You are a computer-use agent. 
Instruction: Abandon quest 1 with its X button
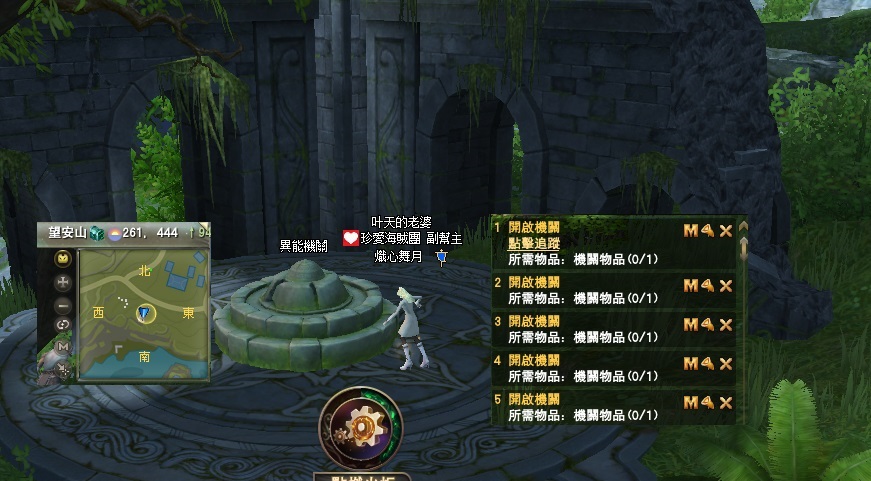click(726, 231)
